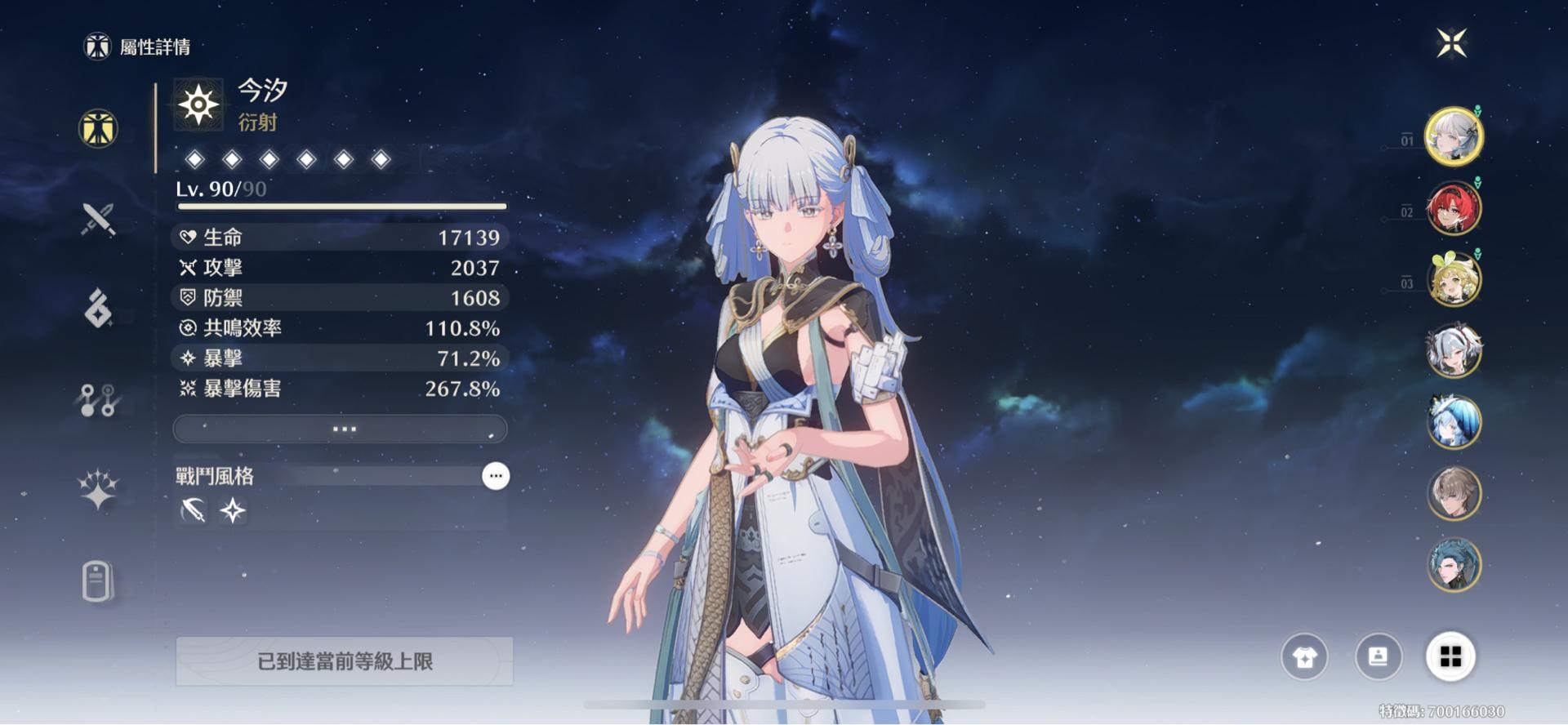This screenshot has width=1568, height=725.
Task: Select the teal-haired character portrait
Action: click(1454, 565)
